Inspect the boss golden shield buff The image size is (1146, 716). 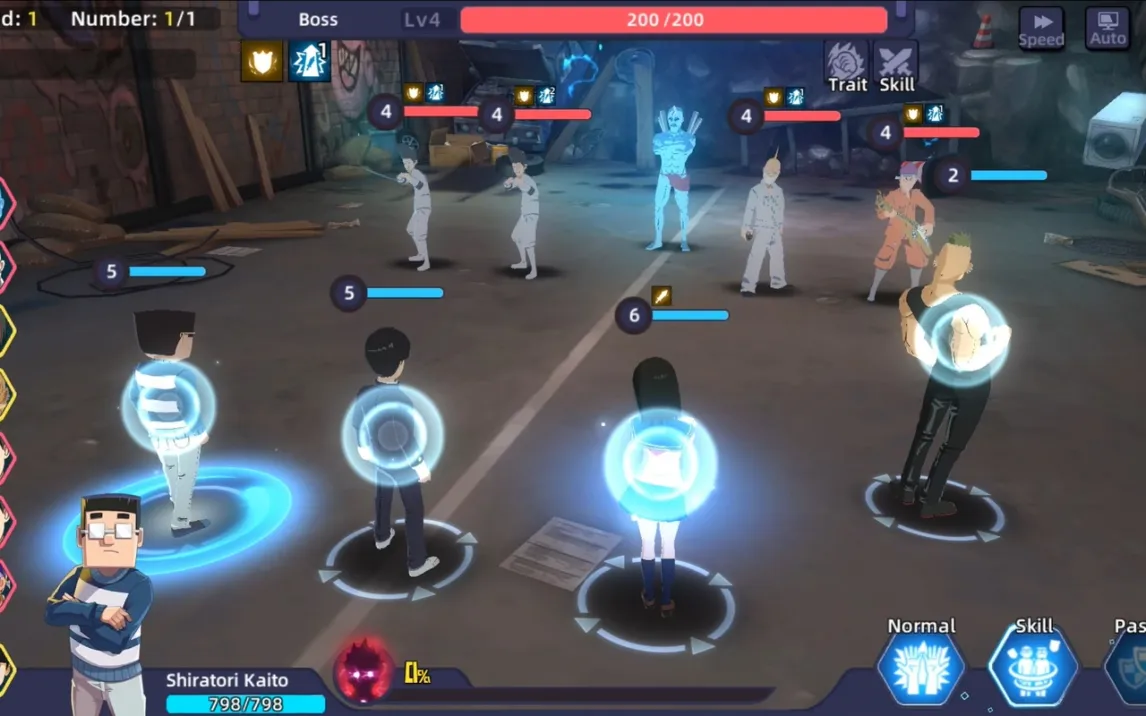click(261, 61)
